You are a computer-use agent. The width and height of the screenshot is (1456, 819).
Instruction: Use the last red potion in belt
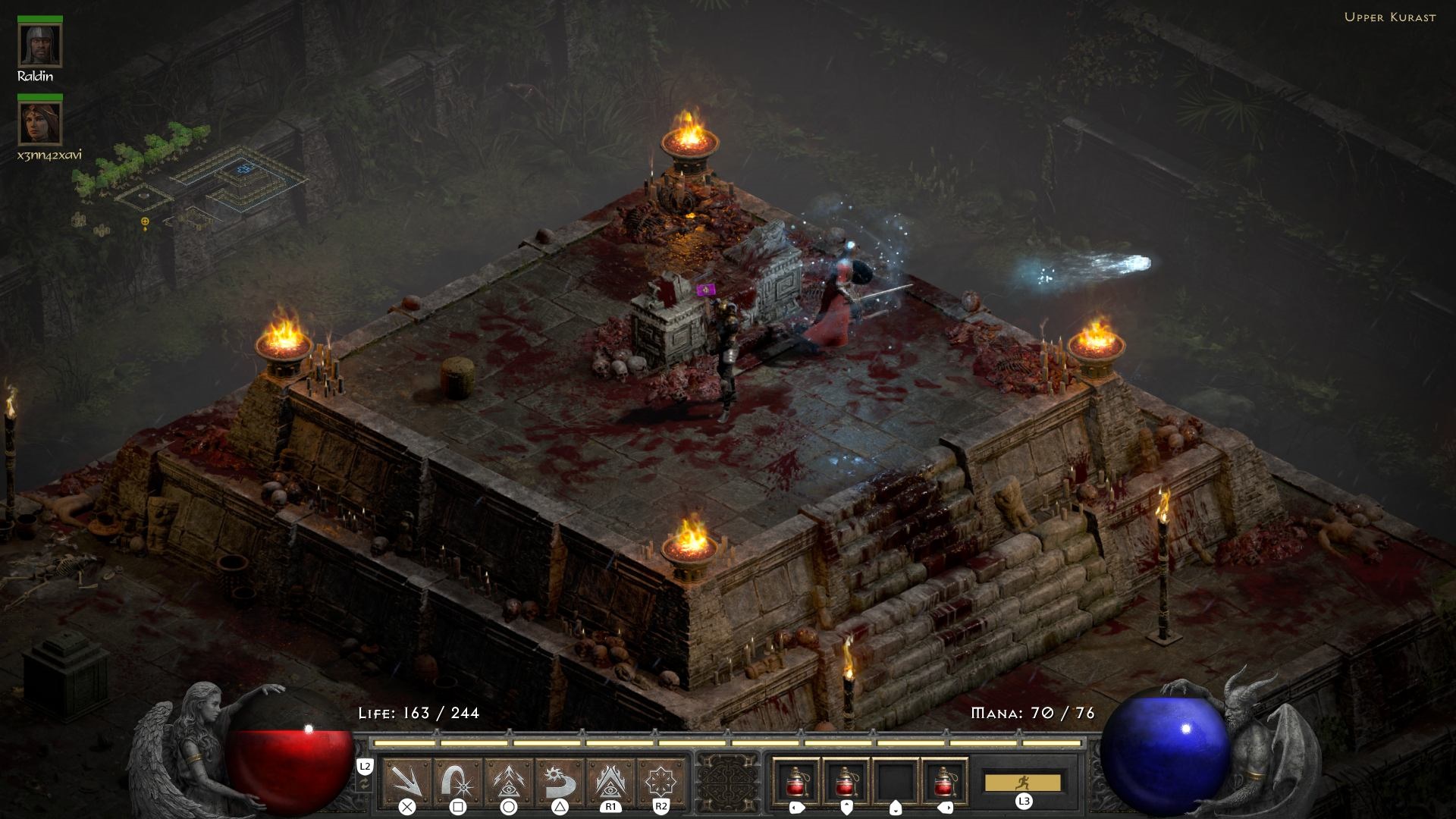pyautogui.click(x=945, y=780)
